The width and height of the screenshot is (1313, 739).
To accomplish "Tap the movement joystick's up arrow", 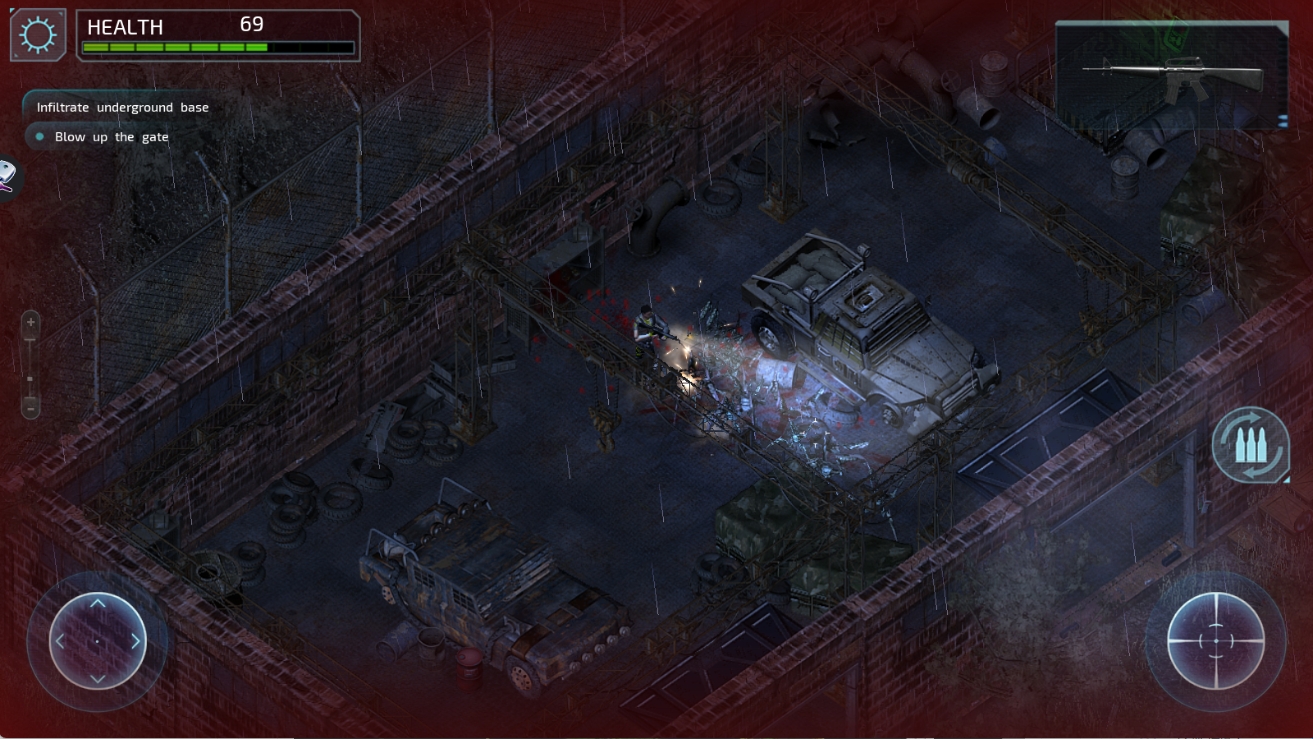I will [x=97, y=604].
